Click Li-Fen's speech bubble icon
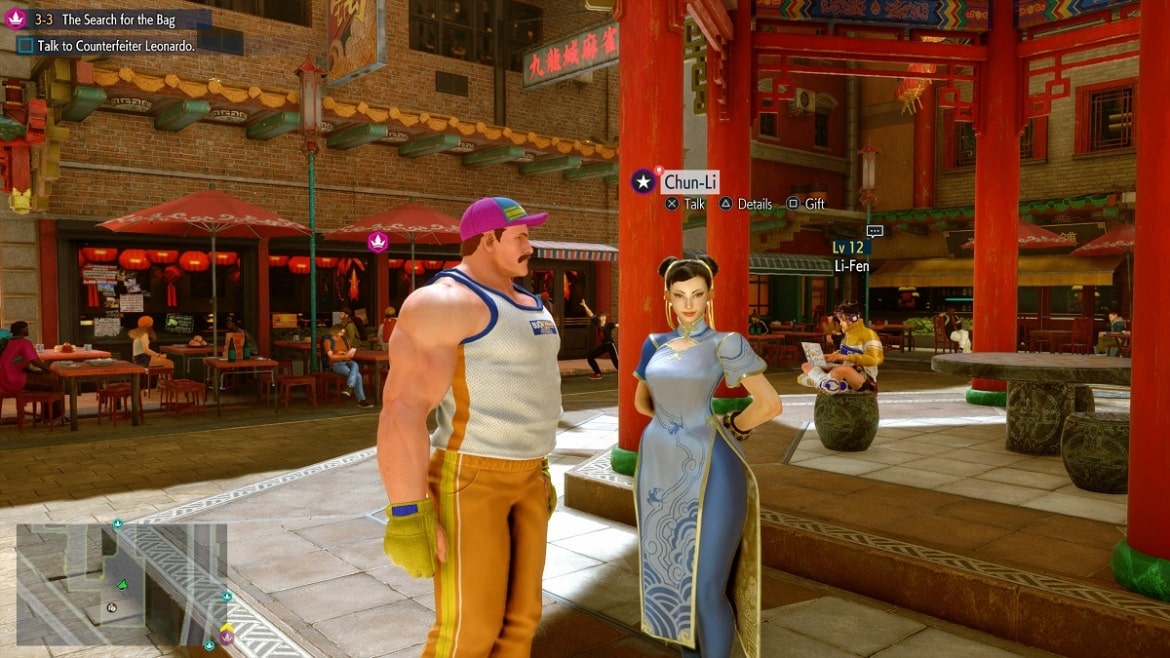The width and height of the screenshot is (1170, 658). (x=874, y=231)
